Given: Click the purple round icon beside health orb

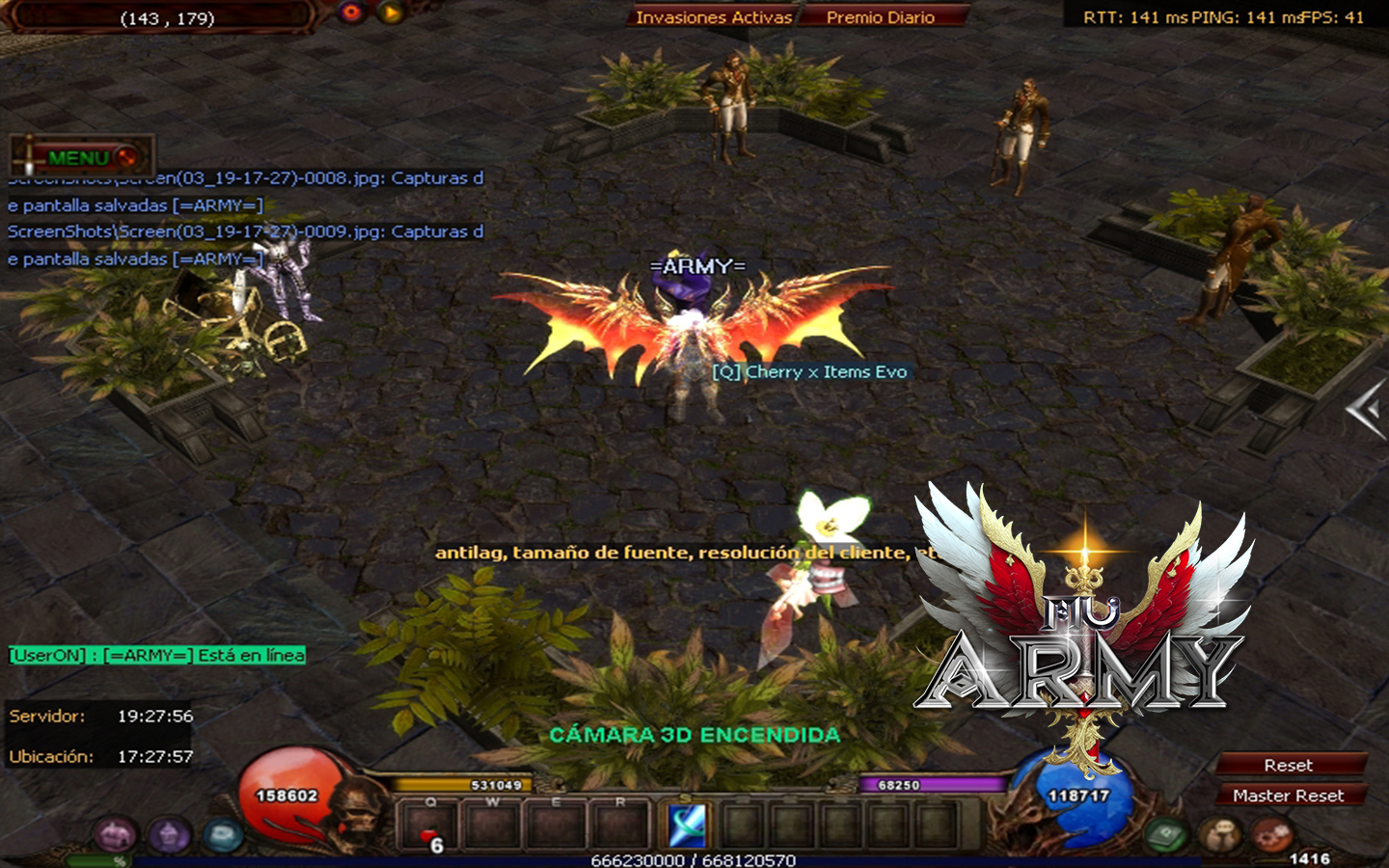Looking at the screenshot, I should [169, 833].
